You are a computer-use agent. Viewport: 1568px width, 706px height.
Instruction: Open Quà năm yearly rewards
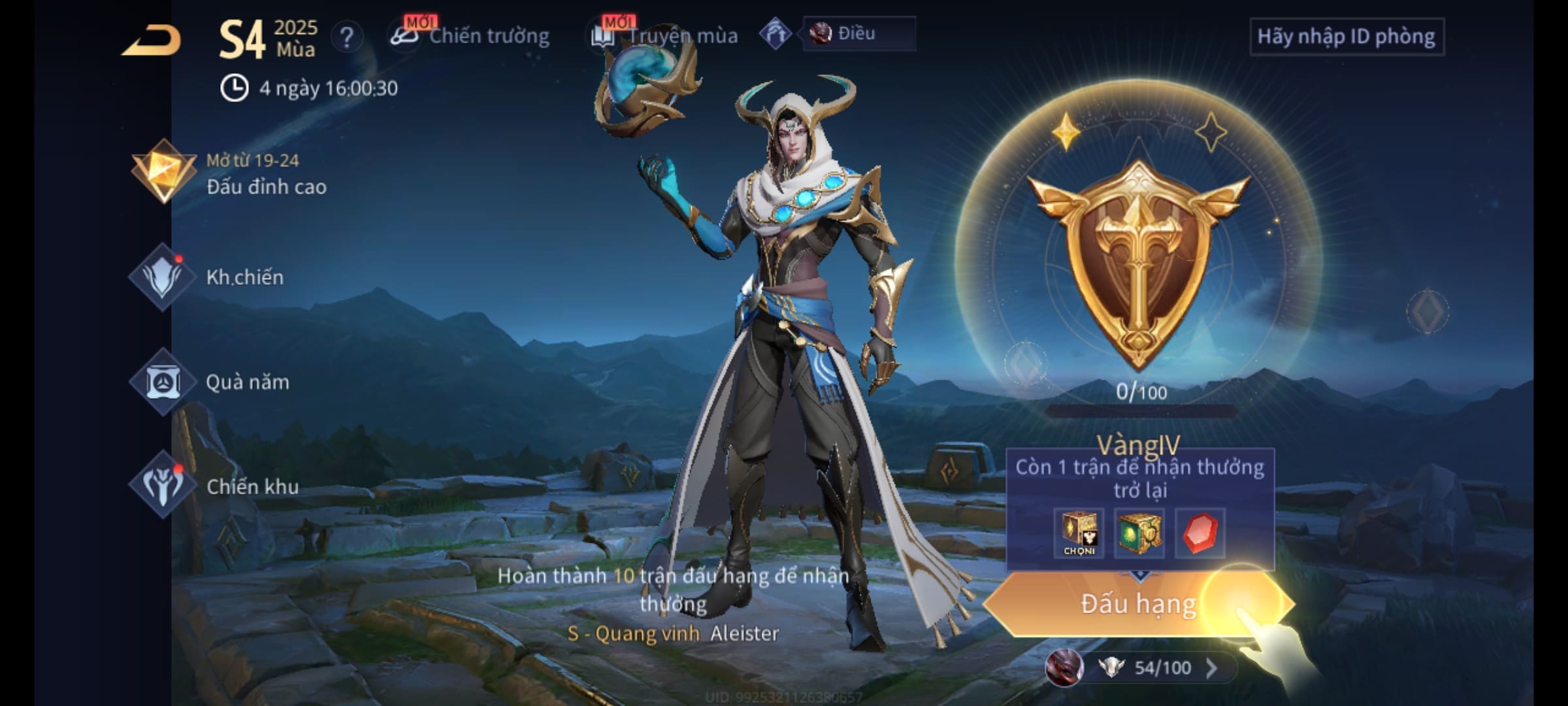(x=210, y=382)
